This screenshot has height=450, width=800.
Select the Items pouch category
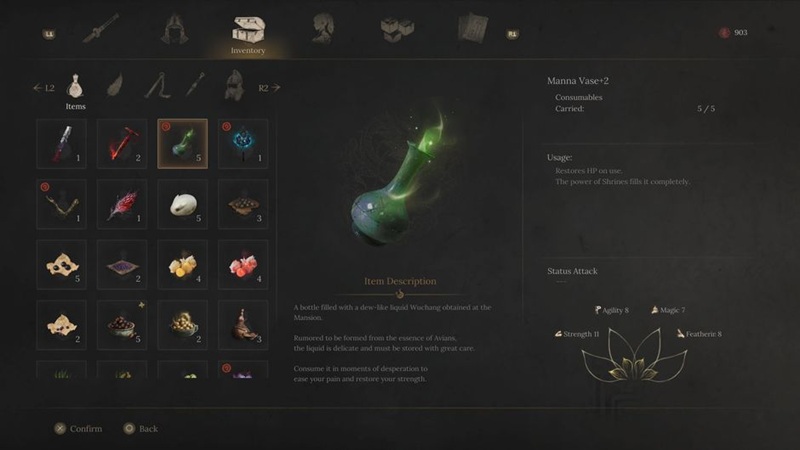76,88
